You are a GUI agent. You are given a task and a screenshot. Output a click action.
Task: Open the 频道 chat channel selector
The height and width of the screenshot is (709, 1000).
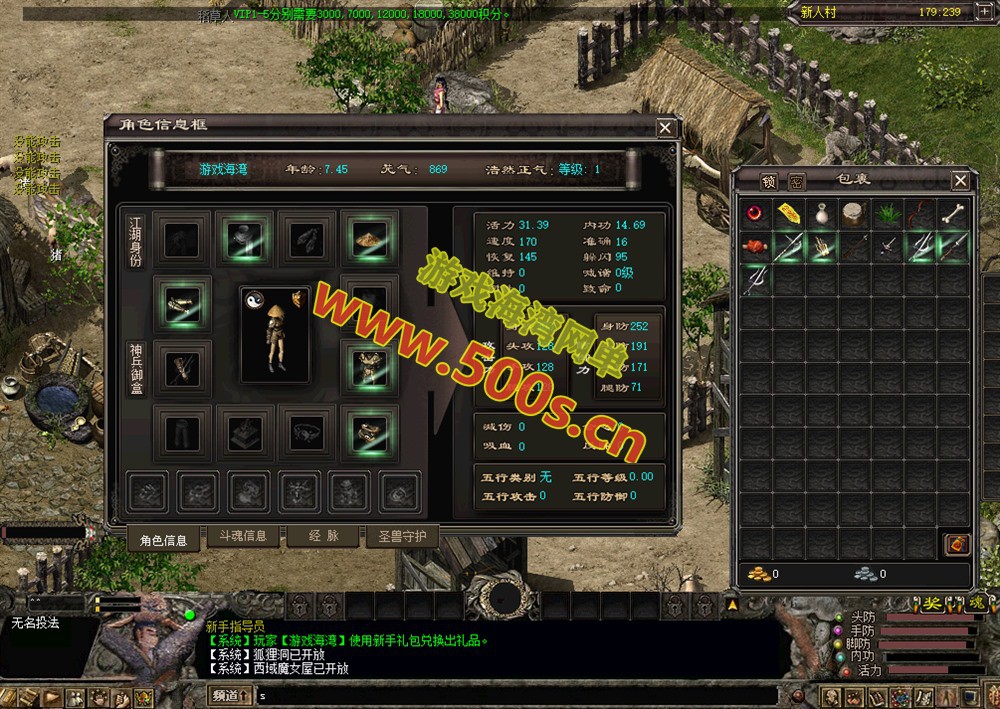229,695
